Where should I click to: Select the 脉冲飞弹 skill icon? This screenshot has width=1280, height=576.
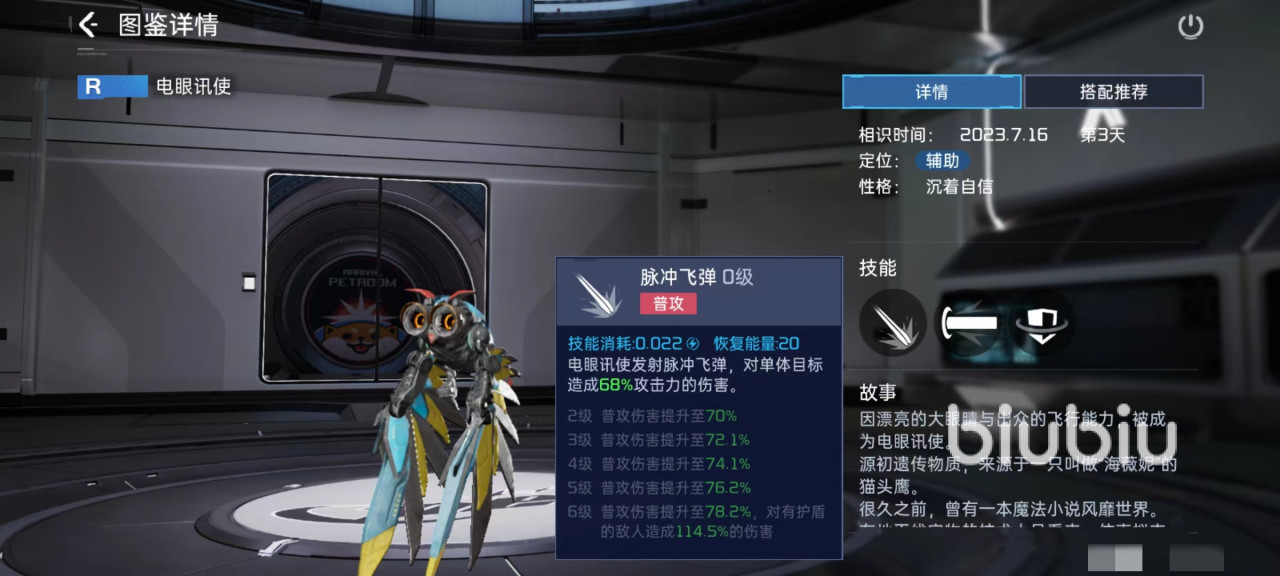point(892,323)
